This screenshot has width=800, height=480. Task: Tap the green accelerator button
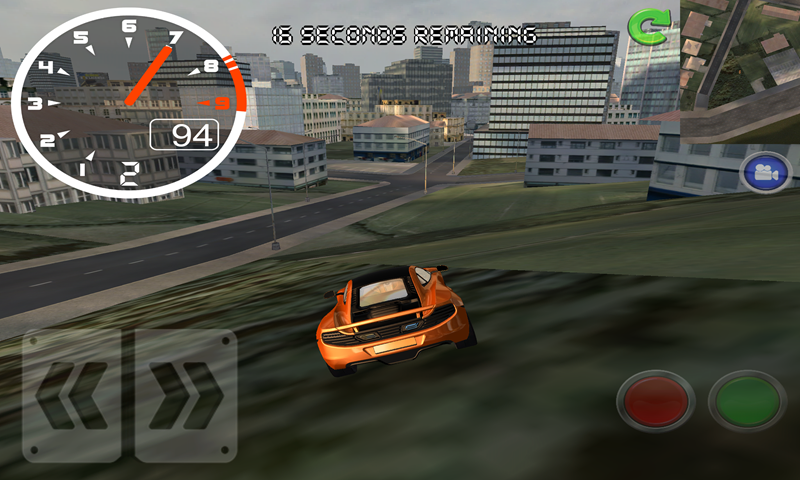click(x=746, y=401)
